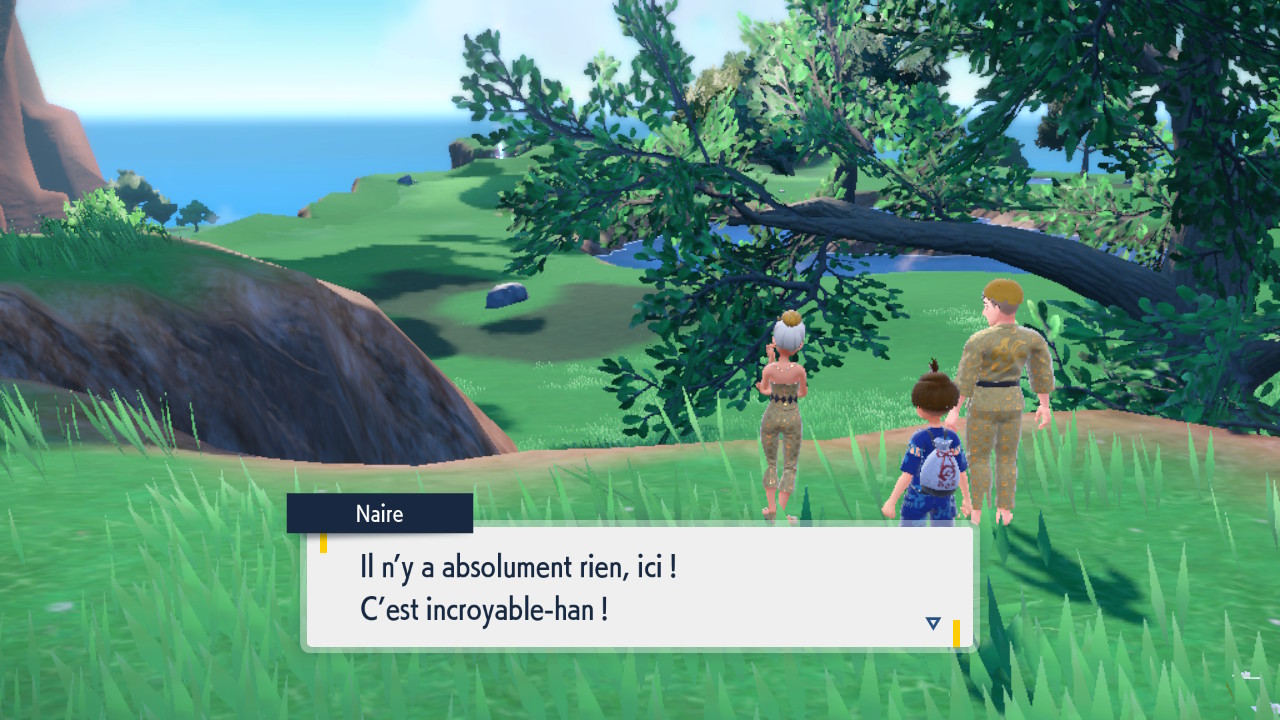Click Naire's dialogue text box
The height and width of the screenshot is (720, 1280).
coord(639,587)
